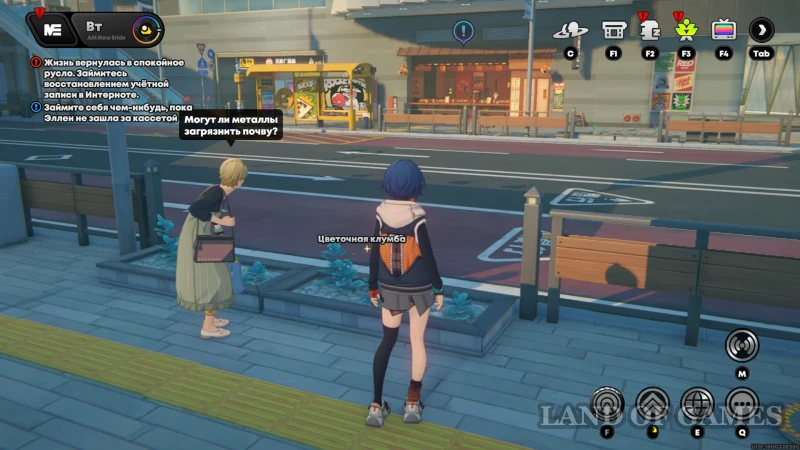Open the rainbow TV icon
This screenshot has width=800, height=450.
tap(723, 30)
